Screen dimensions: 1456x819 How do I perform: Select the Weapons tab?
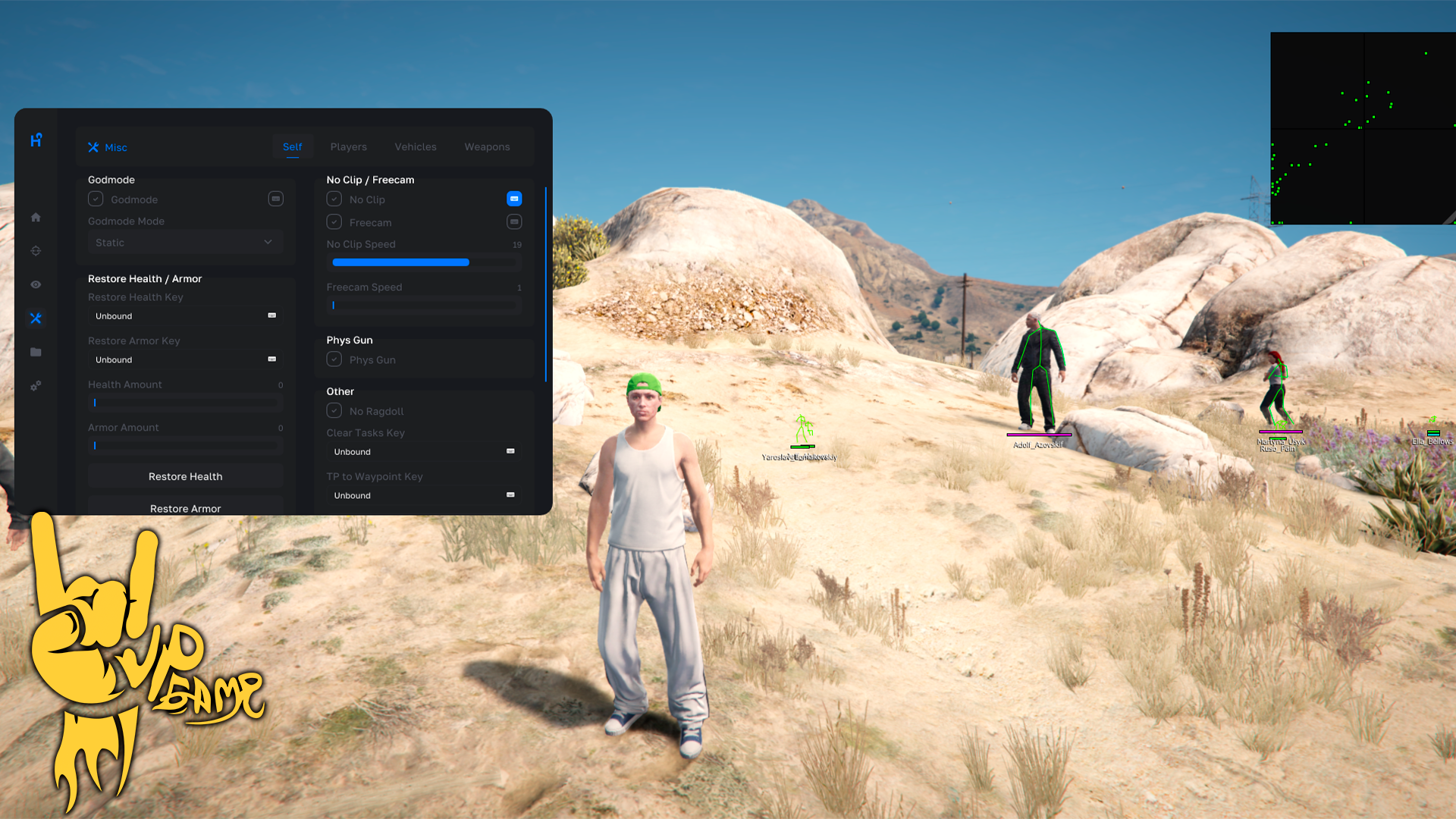pyautogui.click(x=487, y=147)
